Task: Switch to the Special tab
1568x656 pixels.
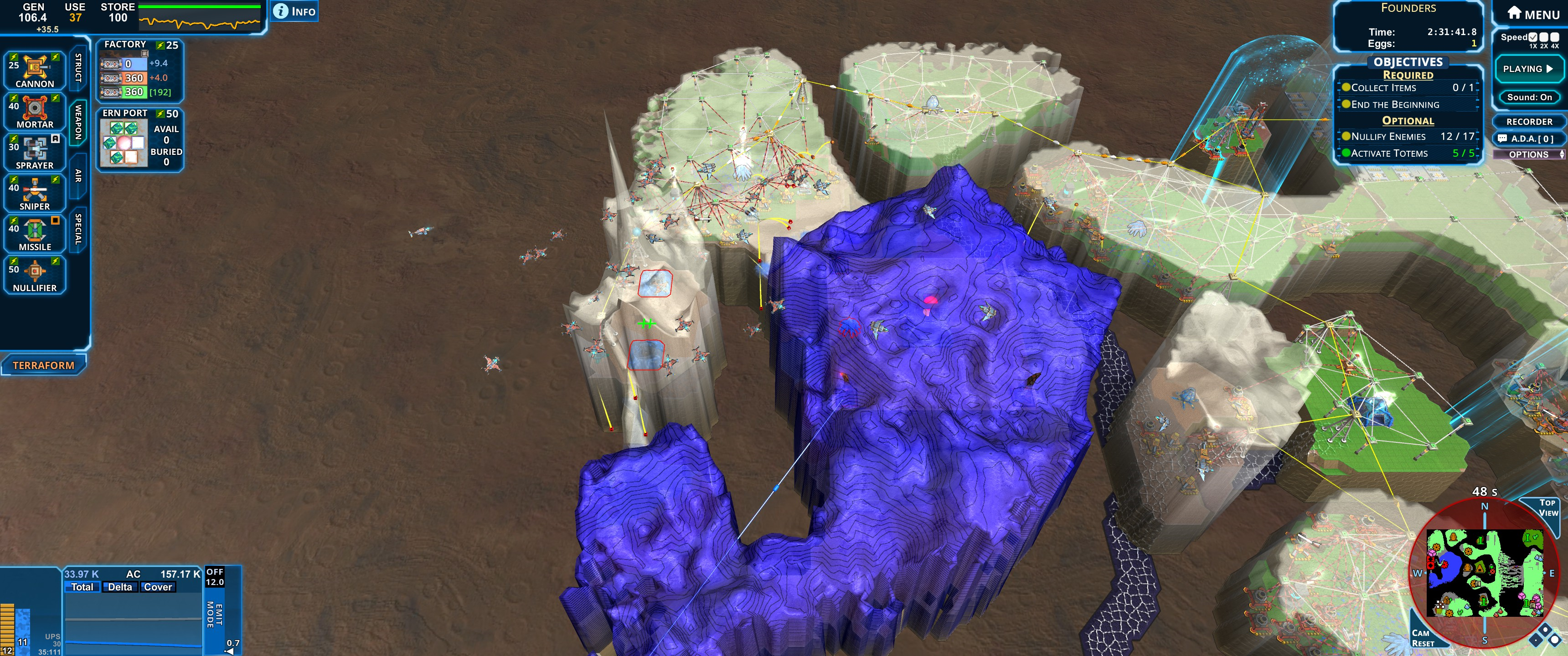Action: click(78, 229)
